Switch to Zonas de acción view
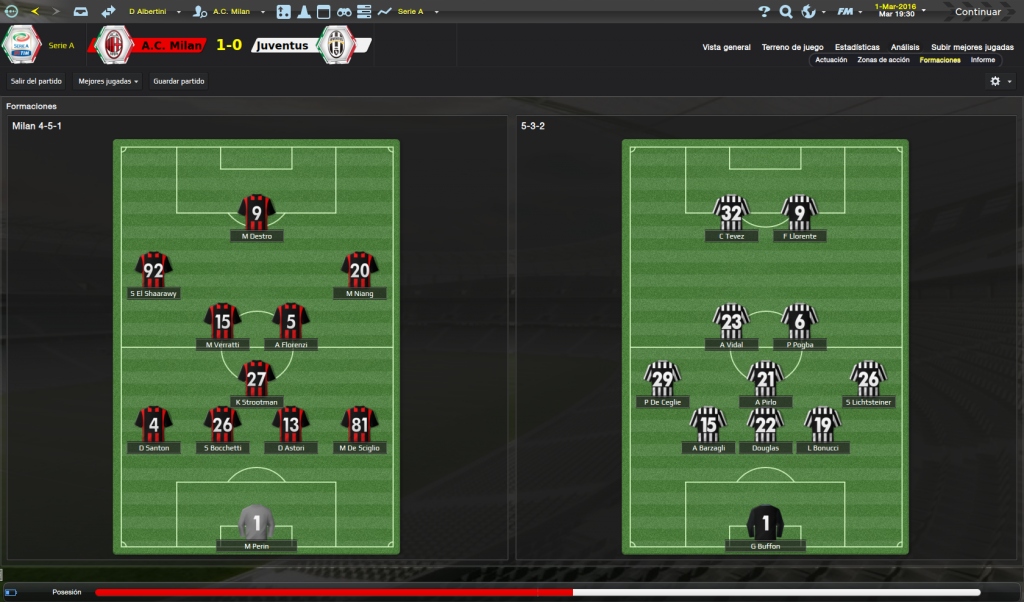Viewport: 1024px width, 602px height. [x=883, y=60]
